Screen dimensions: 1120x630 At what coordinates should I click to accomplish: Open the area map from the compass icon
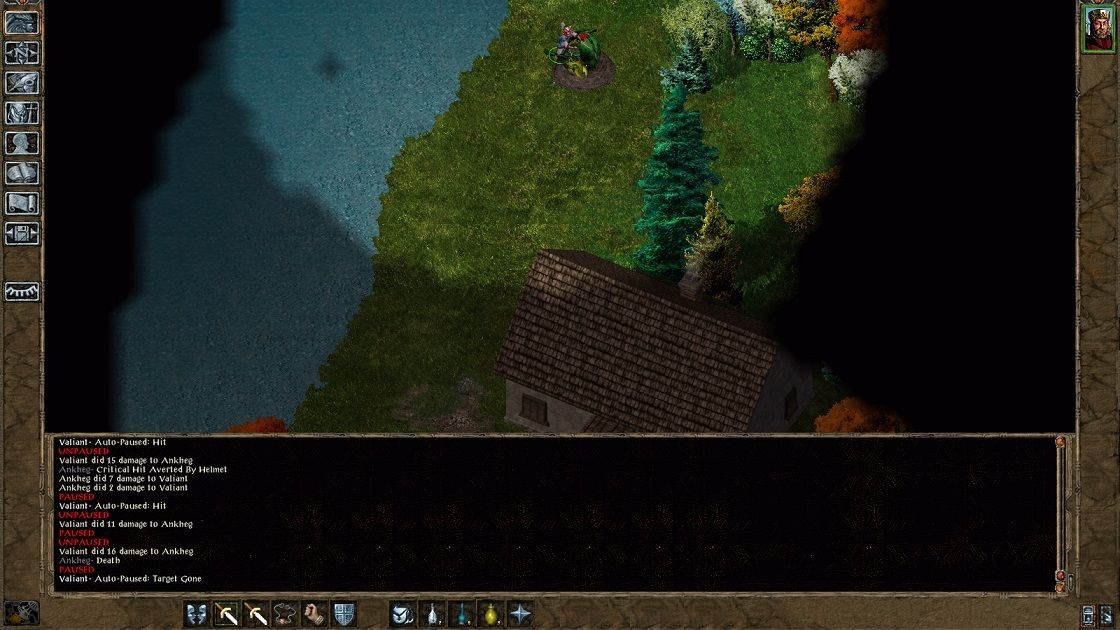22,52
